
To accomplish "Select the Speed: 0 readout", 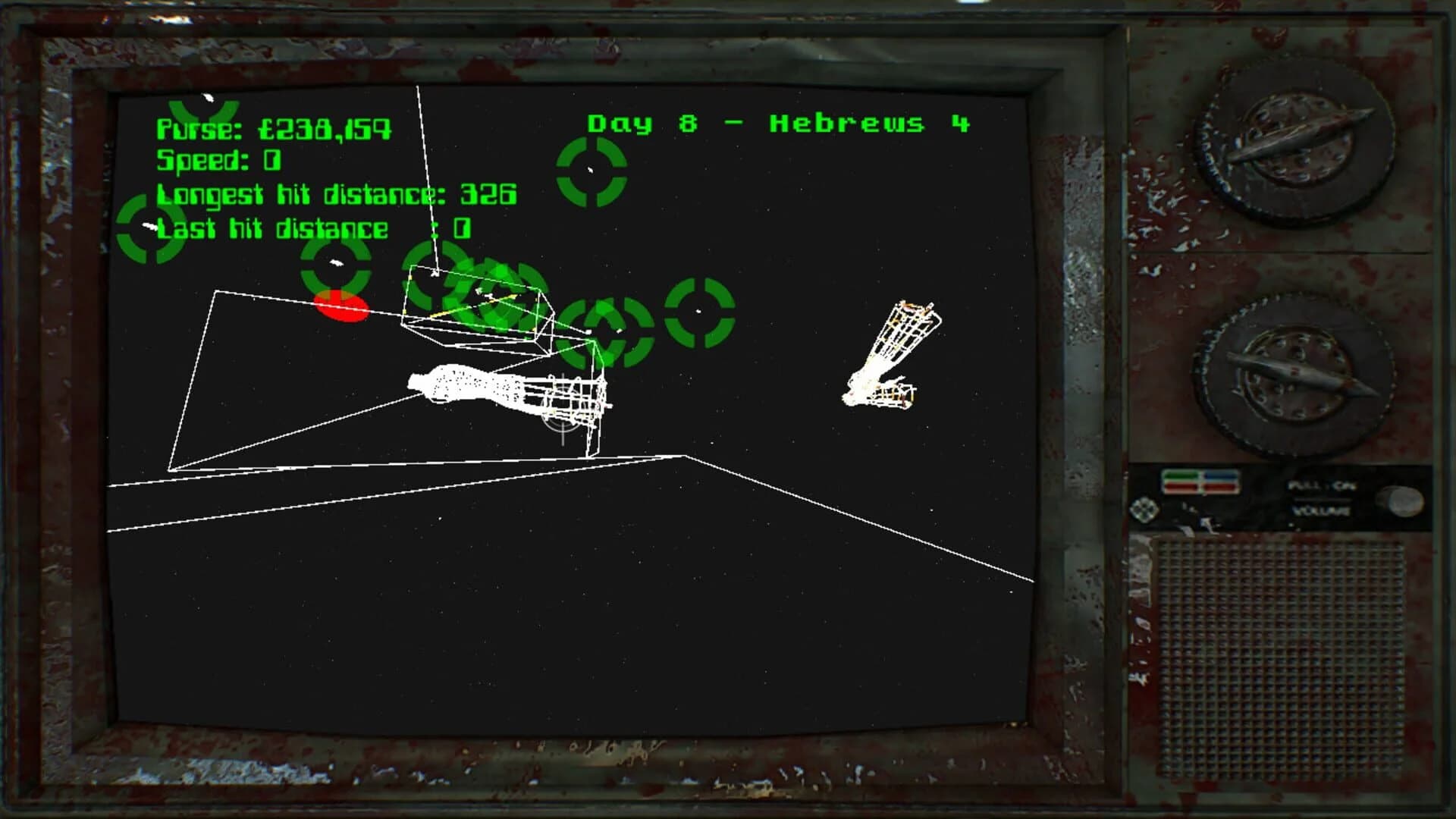I will [217, 161].
